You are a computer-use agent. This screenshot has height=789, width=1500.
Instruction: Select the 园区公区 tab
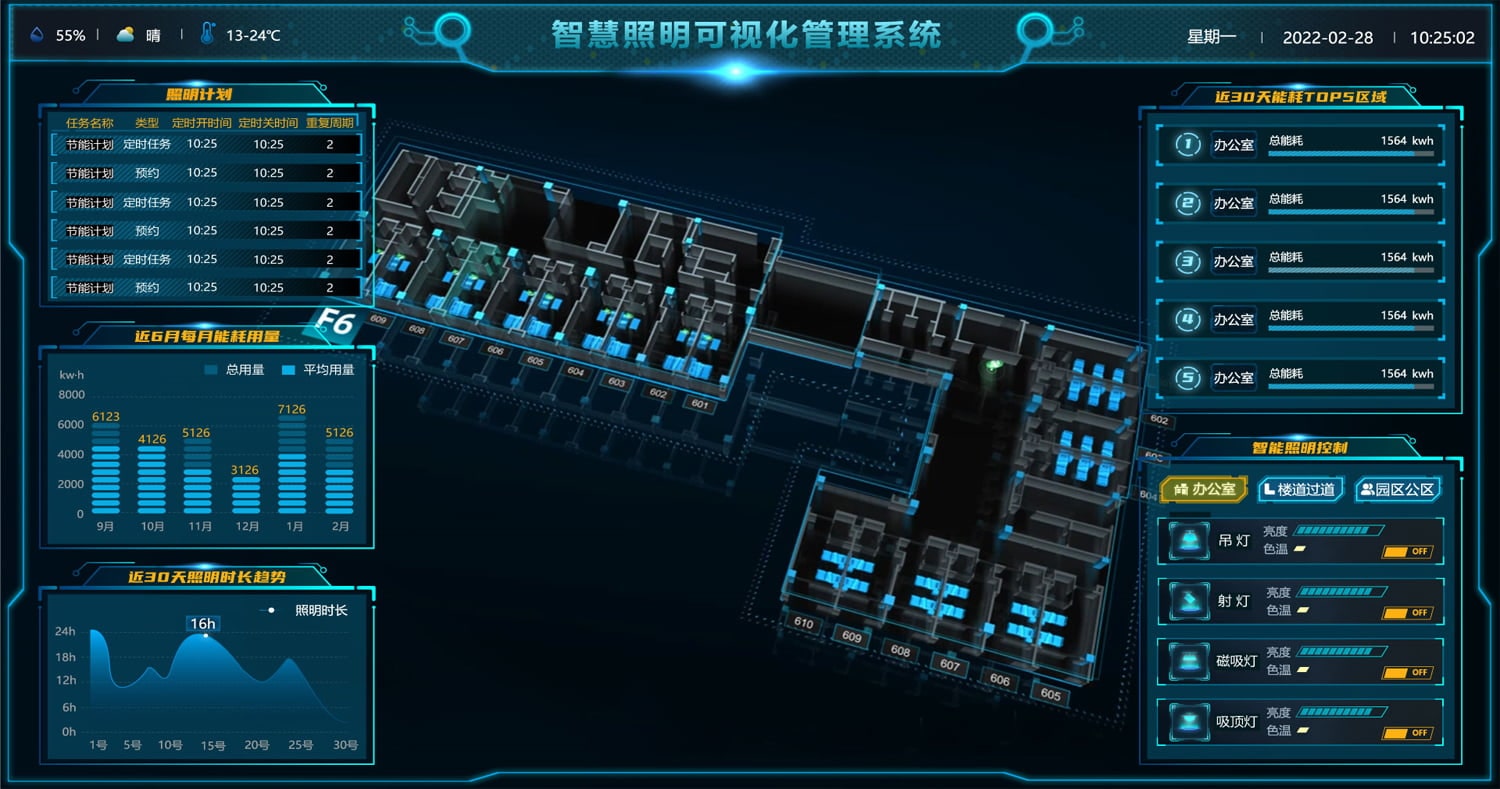[1398, 489]
